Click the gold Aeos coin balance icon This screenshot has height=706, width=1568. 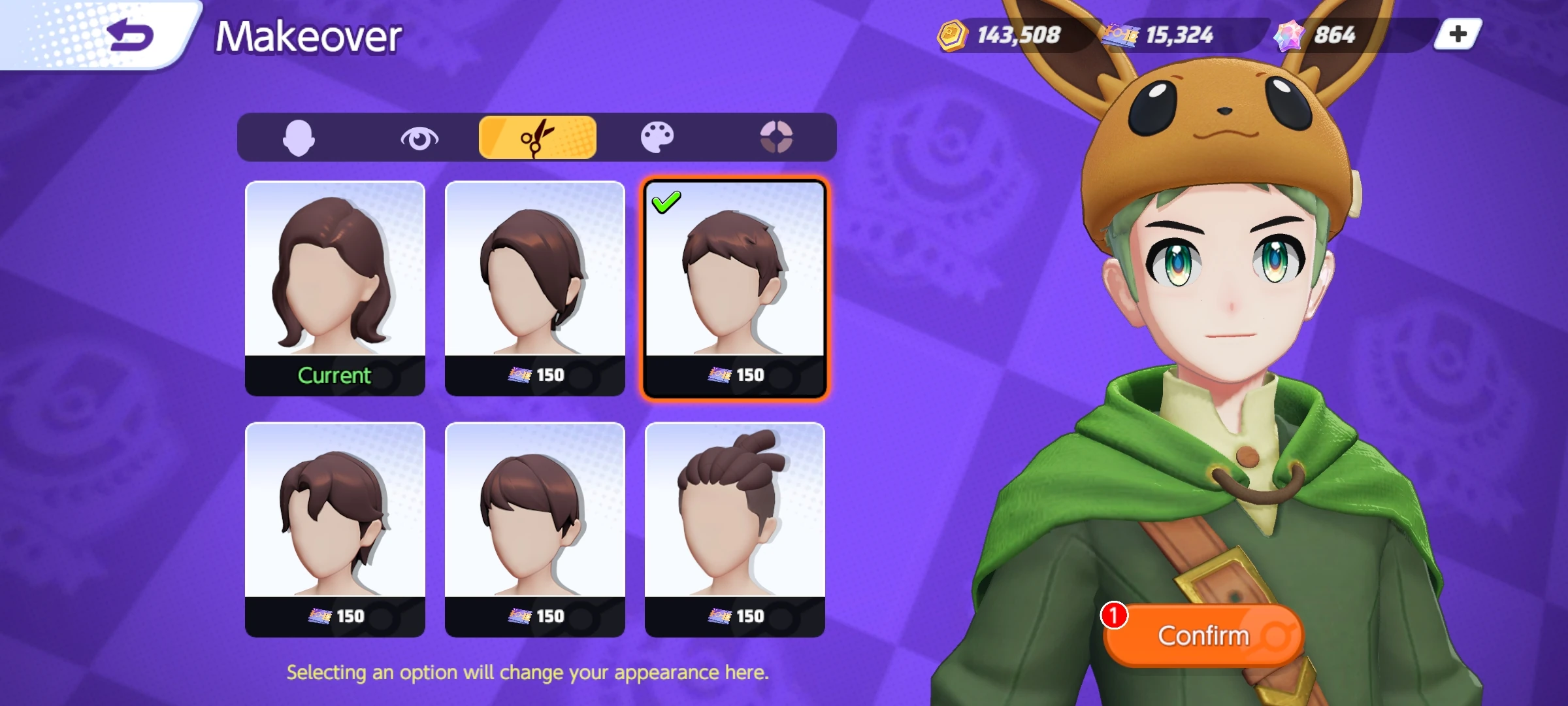[x=953, y=36]
